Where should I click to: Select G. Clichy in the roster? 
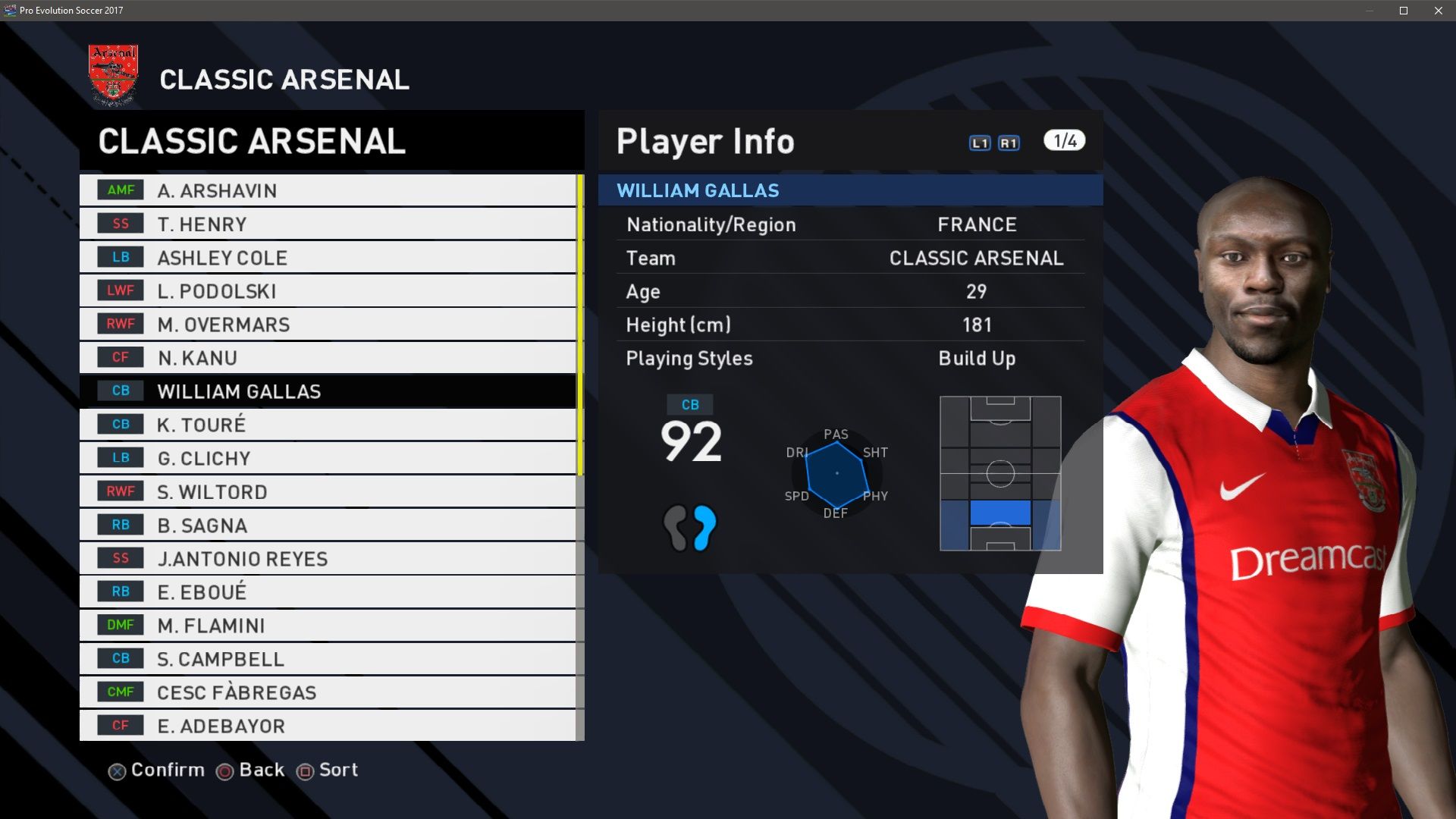[x=328, y=458]
